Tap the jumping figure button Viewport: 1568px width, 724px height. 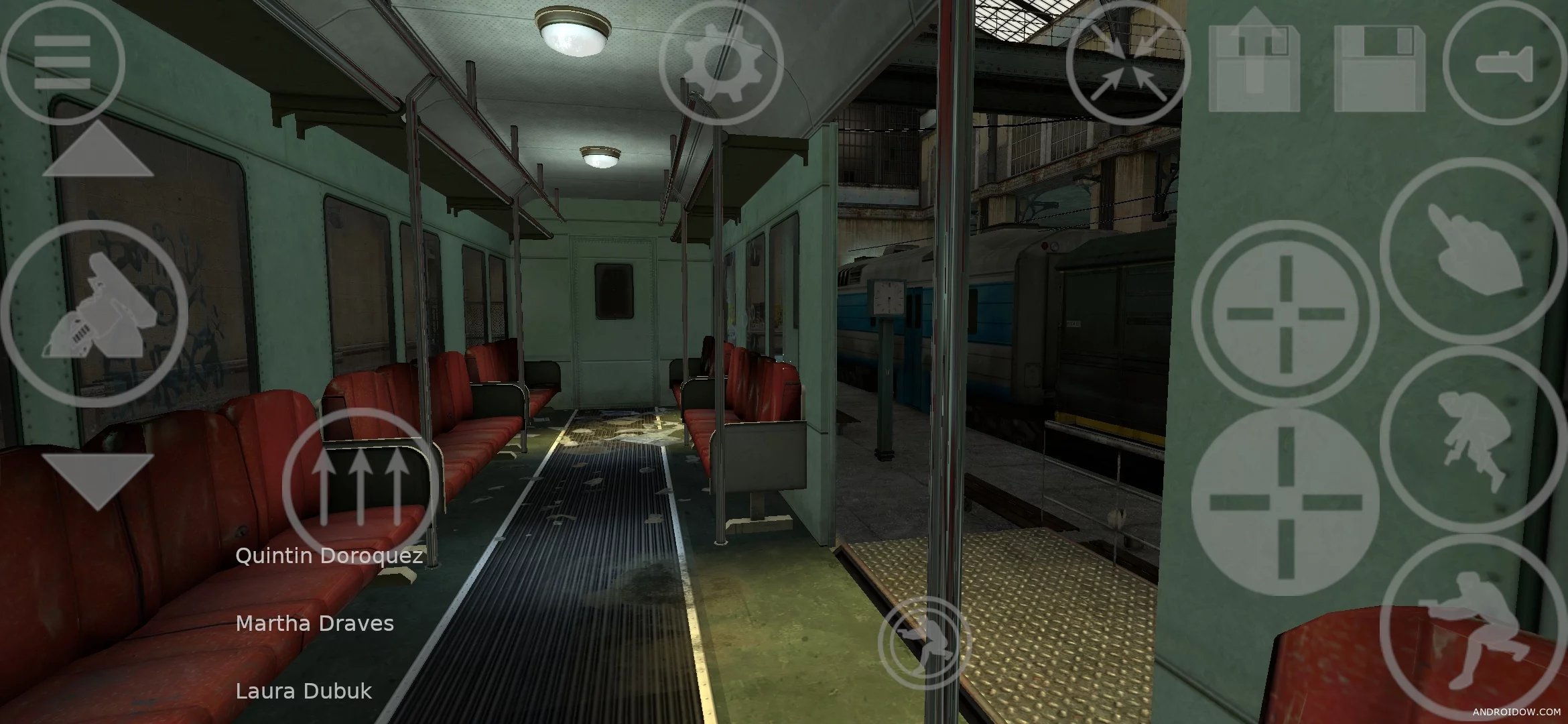coord(1473,439)
